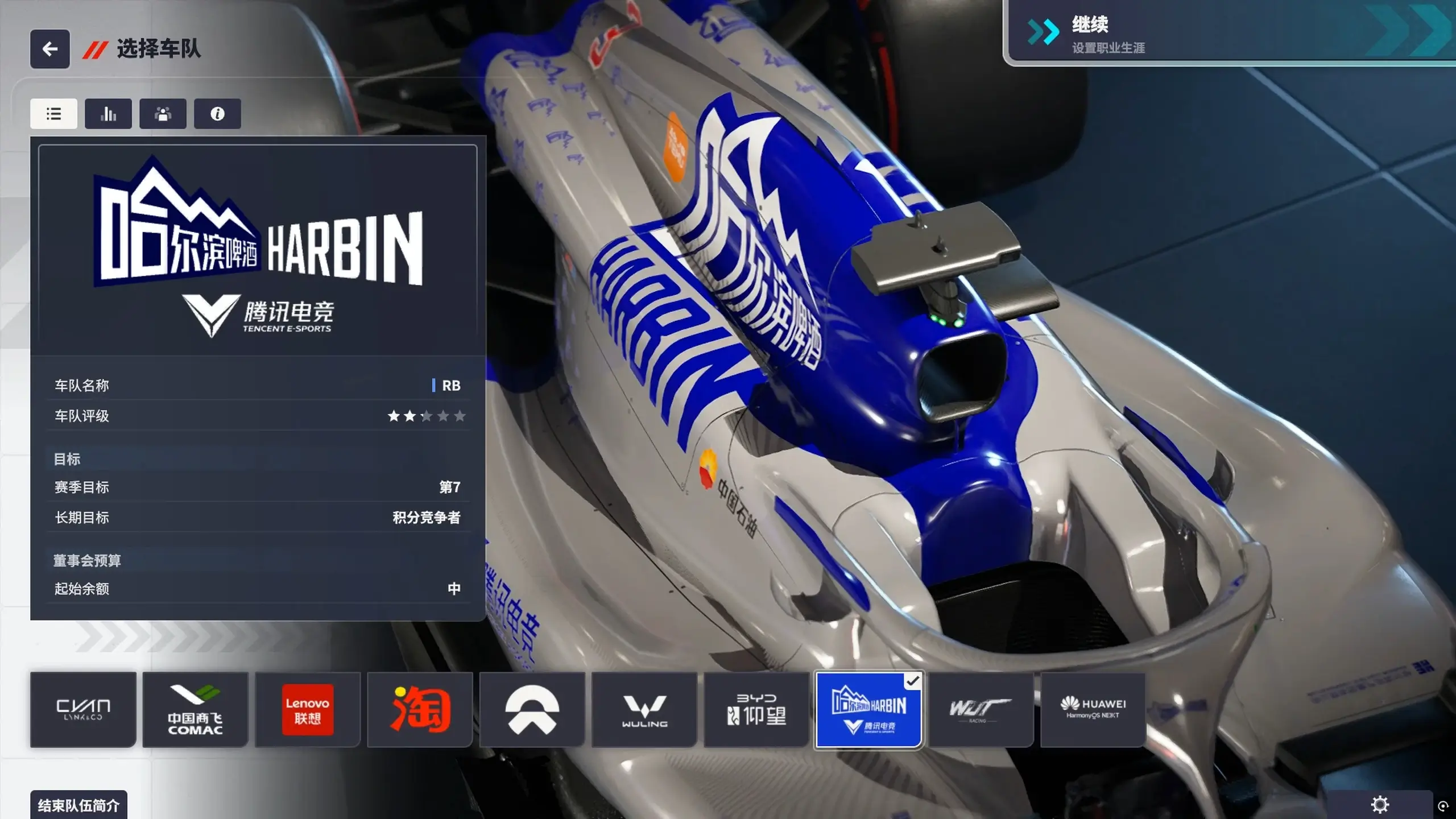The height and width of the screenshot is (819, 1456).
Task: Switch to the list overview tab
Action: click(53, 114)
